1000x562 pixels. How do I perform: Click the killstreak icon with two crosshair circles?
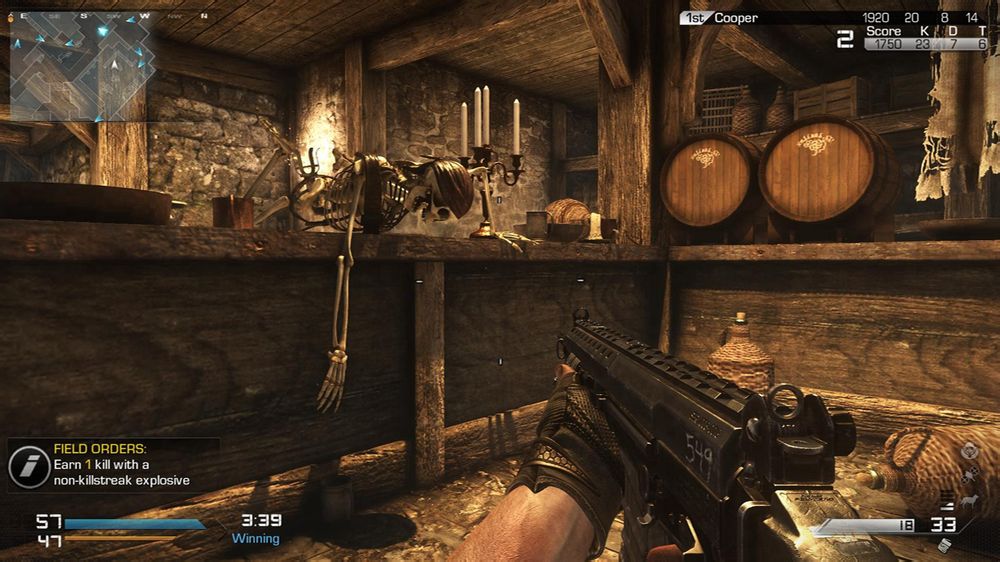(x=969, y=476)
